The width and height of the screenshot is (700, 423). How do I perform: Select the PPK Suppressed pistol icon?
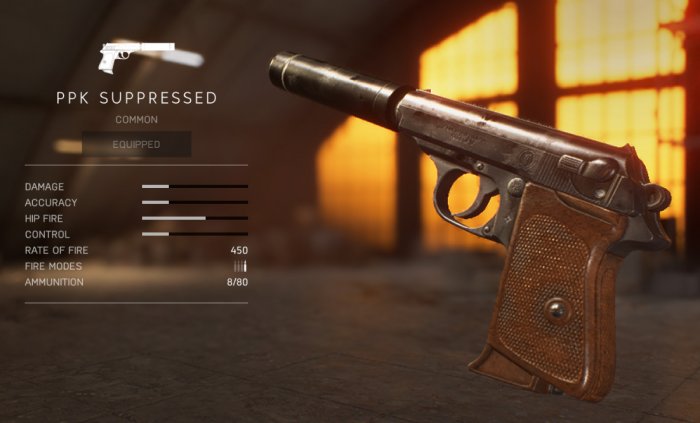[136, 57]
